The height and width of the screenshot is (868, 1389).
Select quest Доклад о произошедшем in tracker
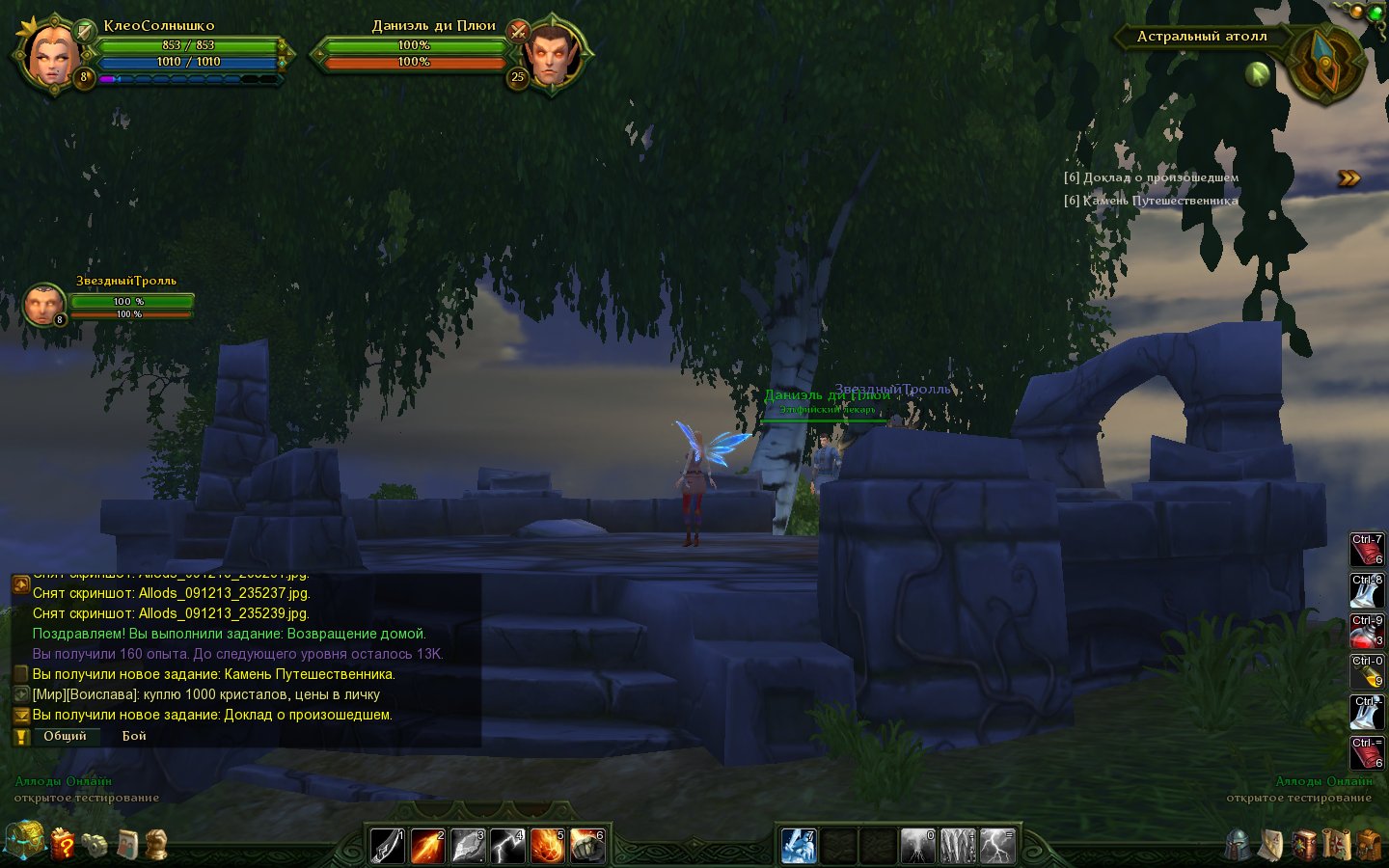1152,177
